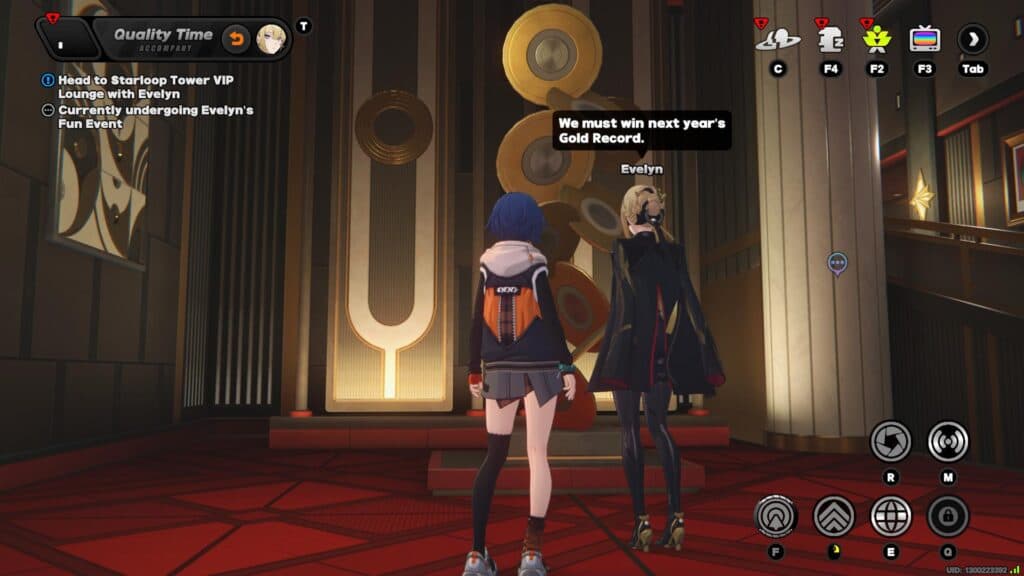This screenshot has height=576, width=1024.
Task: Tap the circular arrow interact button
Action: coord(776,516)
